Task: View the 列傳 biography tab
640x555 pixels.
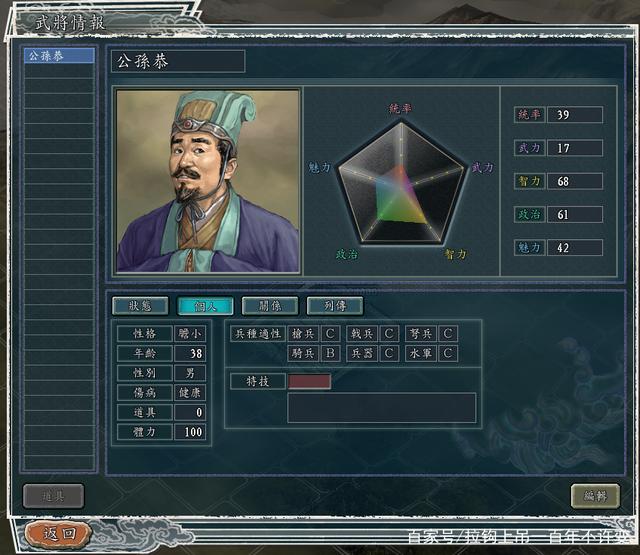Action: click(334, 306)
